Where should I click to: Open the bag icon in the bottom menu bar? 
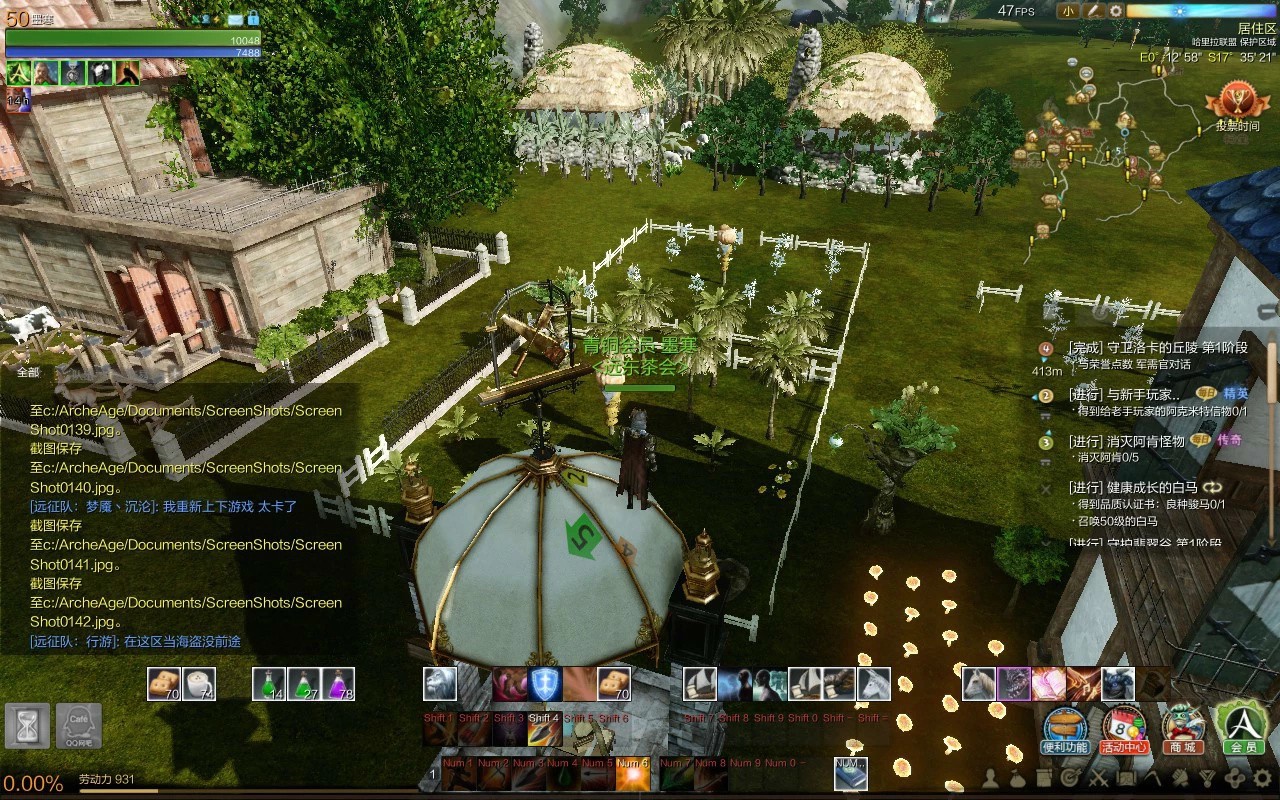coord(1017,777)
